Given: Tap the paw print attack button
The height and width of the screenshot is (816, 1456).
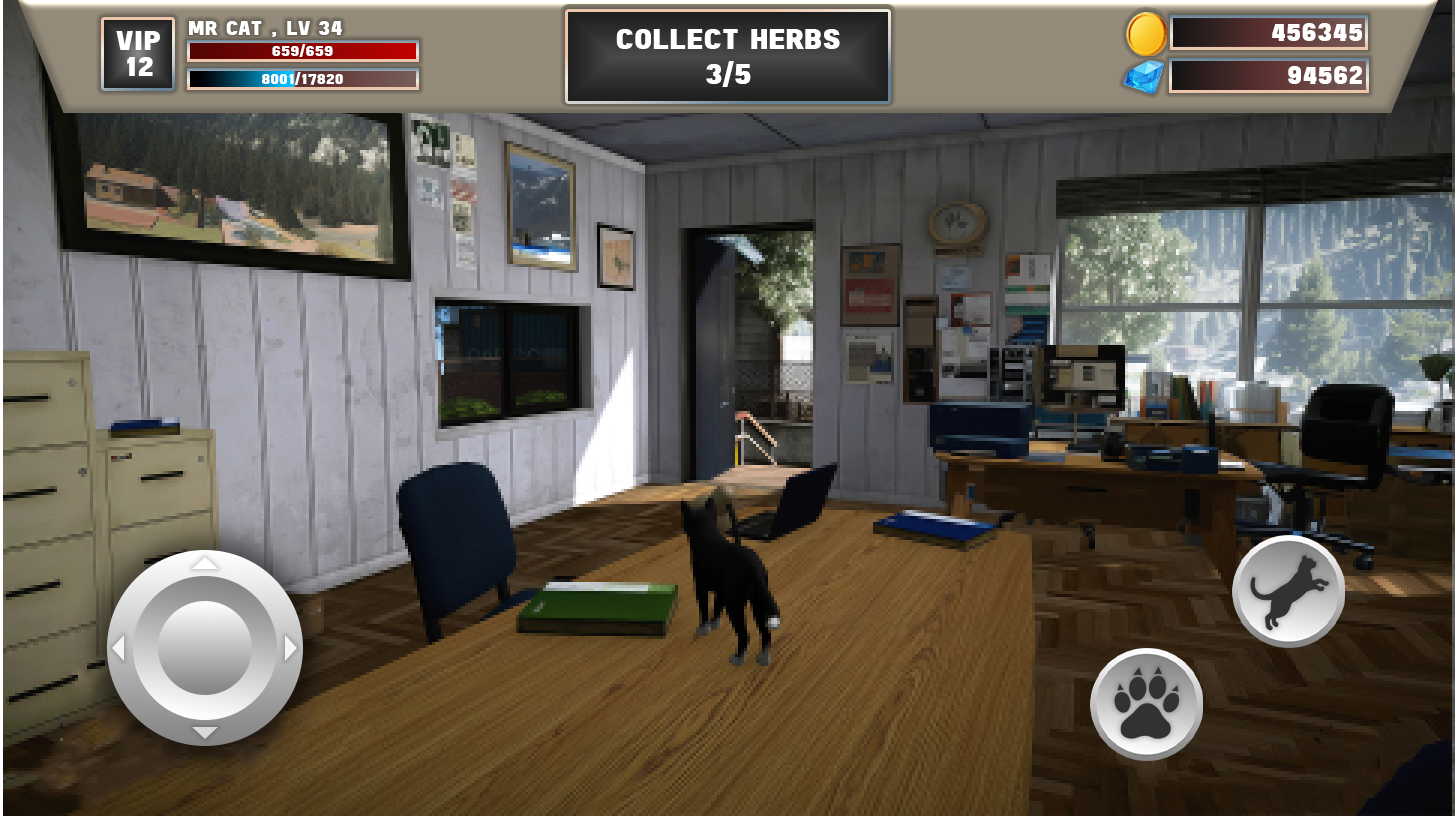Looking at the screenshot, I should [x=1146, y=704].
